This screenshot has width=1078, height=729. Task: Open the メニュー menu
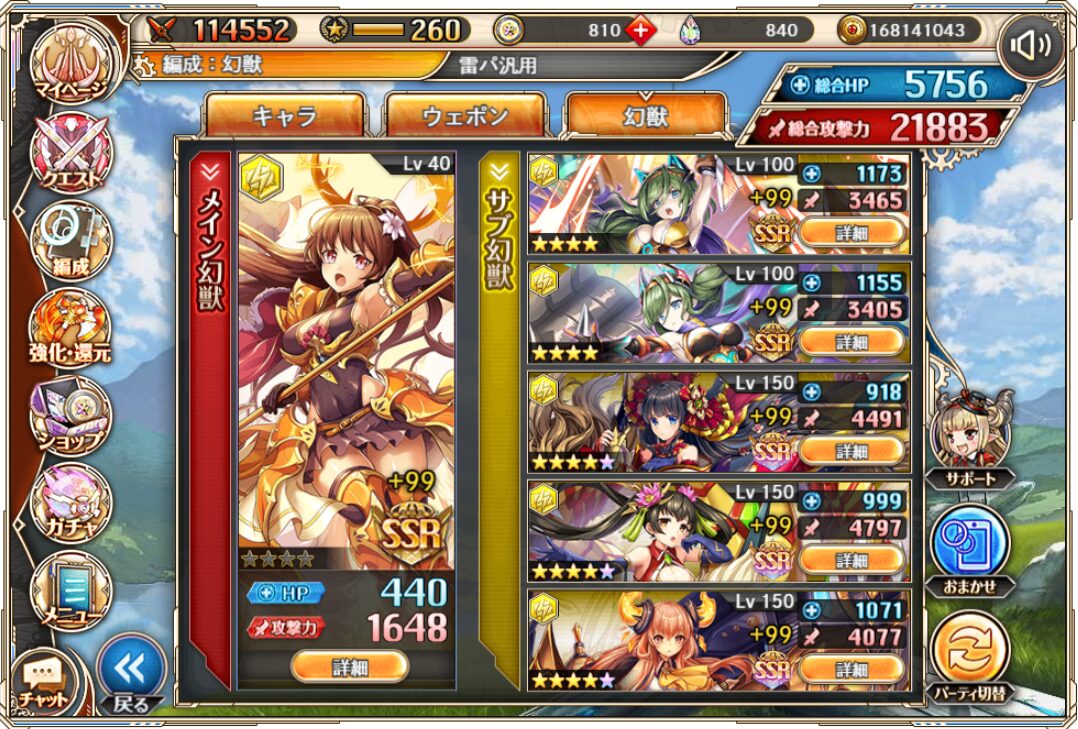70,592
